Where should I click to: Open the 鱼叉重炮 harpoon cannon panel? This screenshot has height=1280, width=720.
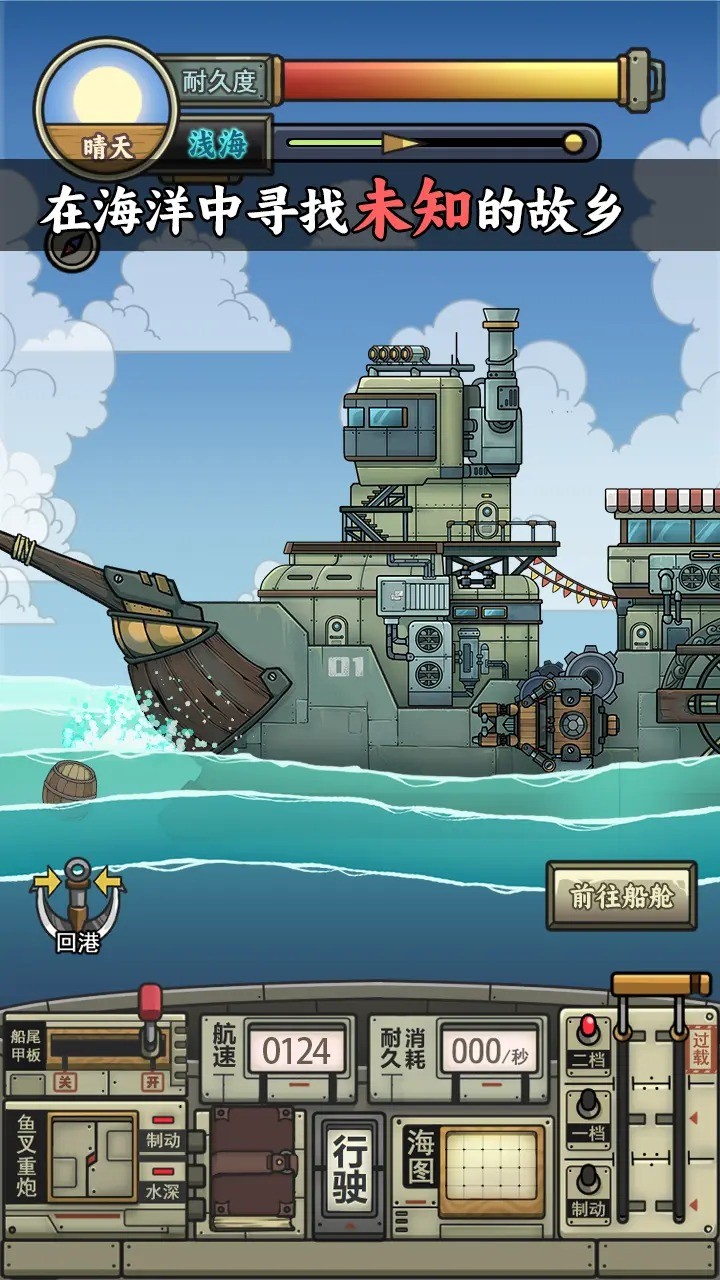click(x=92, y=1158)
